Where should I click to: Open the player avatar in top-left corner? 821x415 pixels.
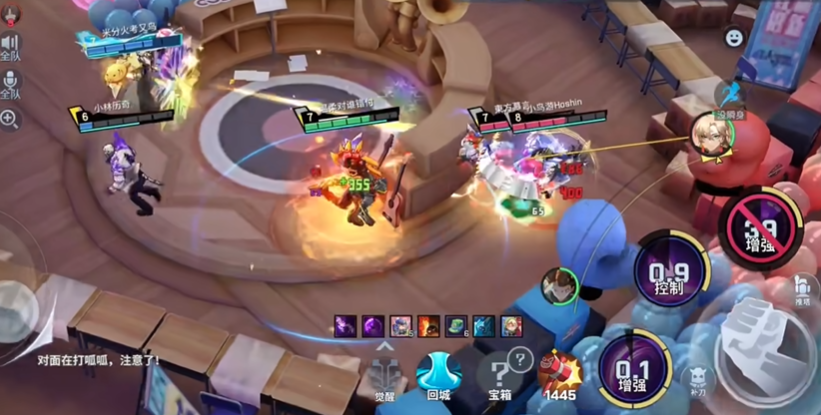pos(9,12)
